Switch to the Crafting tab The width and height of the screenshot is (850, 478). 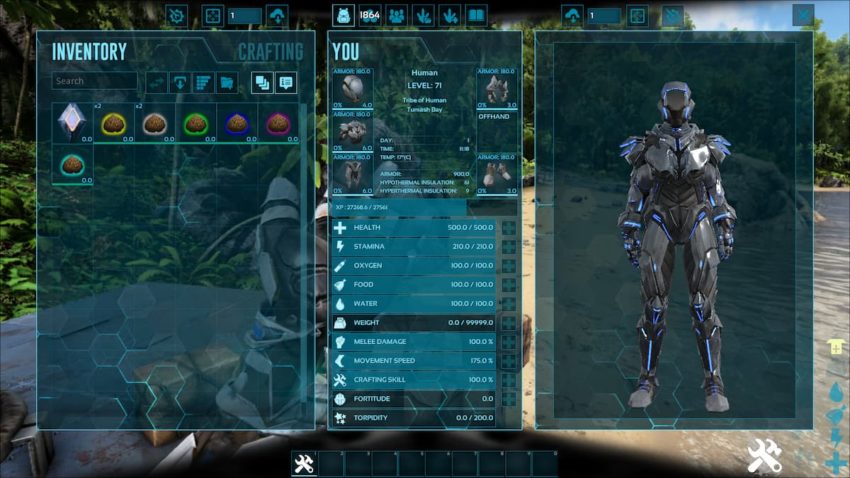[x=270, y=52]
